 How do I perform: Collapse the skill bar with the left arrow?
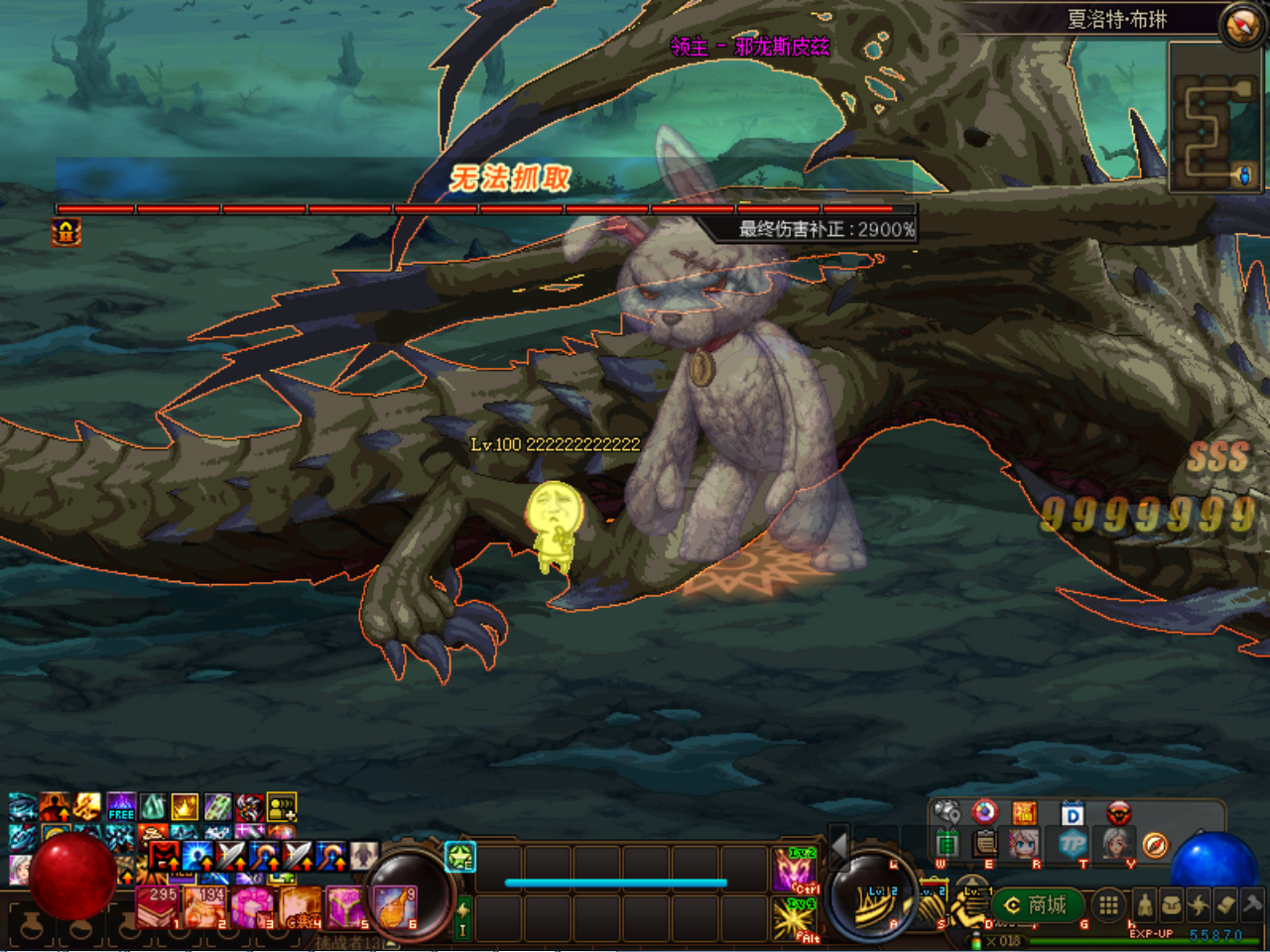(x=839, y=848)
